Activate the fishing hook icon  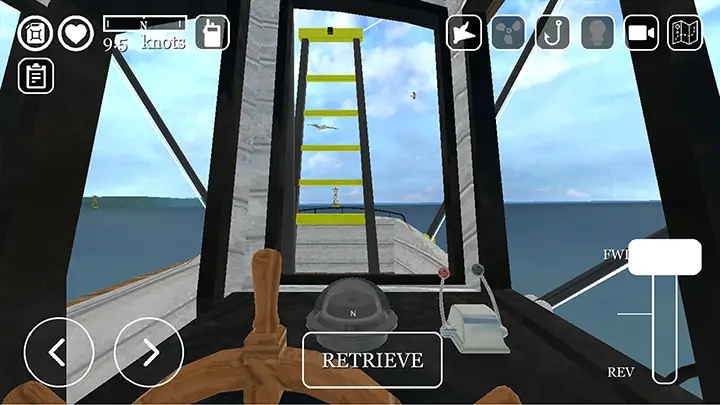(552, 33)
